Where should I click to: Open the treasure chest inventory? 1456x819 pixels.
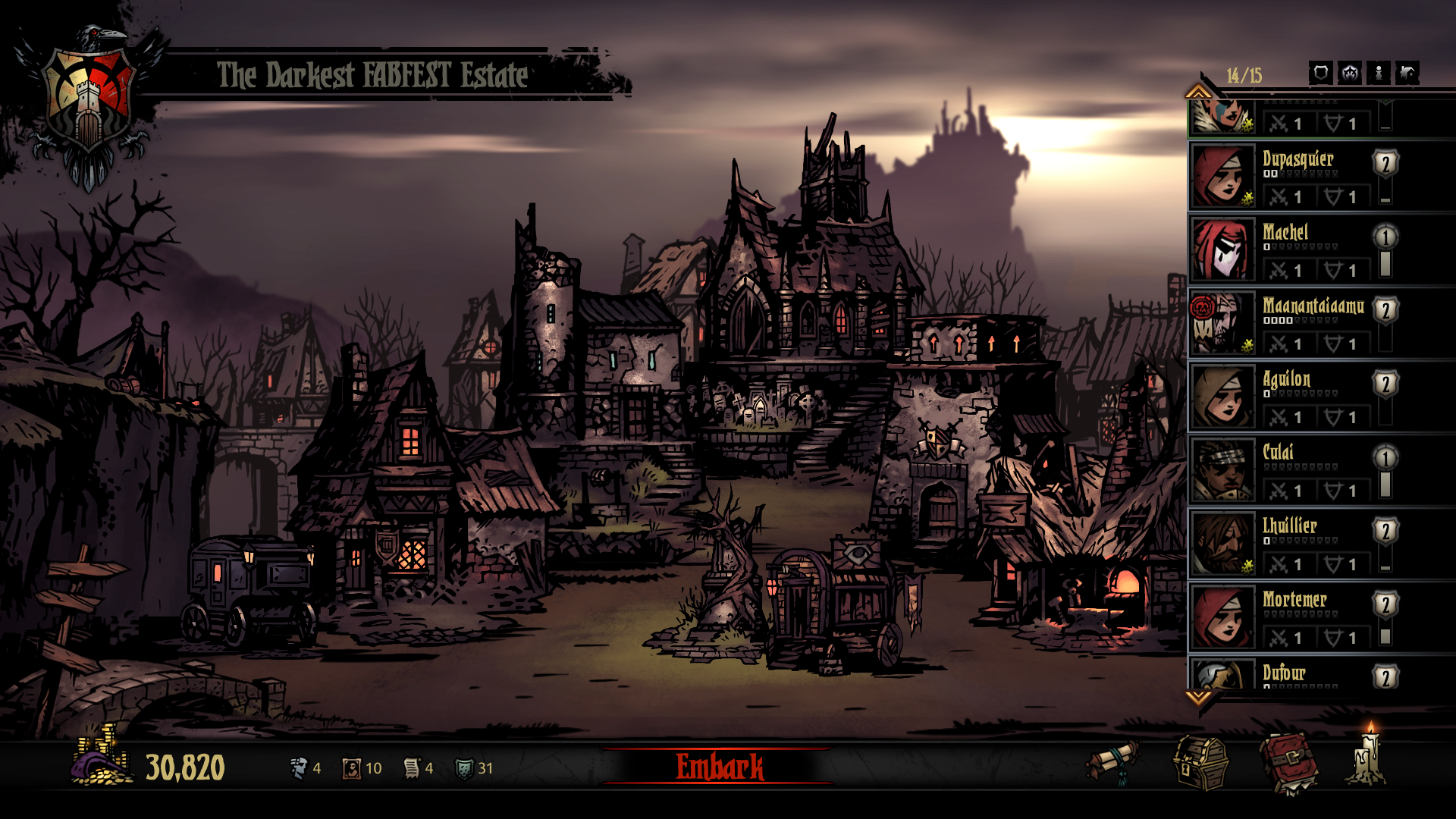tap(1201, 763)
